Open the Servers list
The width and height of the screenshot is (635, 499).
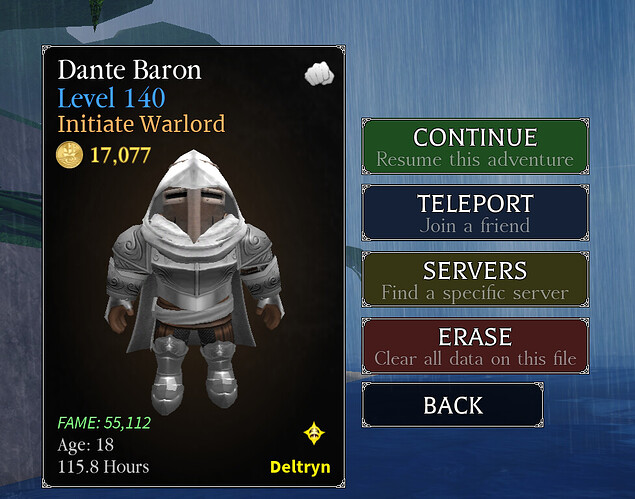(x=474, y=279)
